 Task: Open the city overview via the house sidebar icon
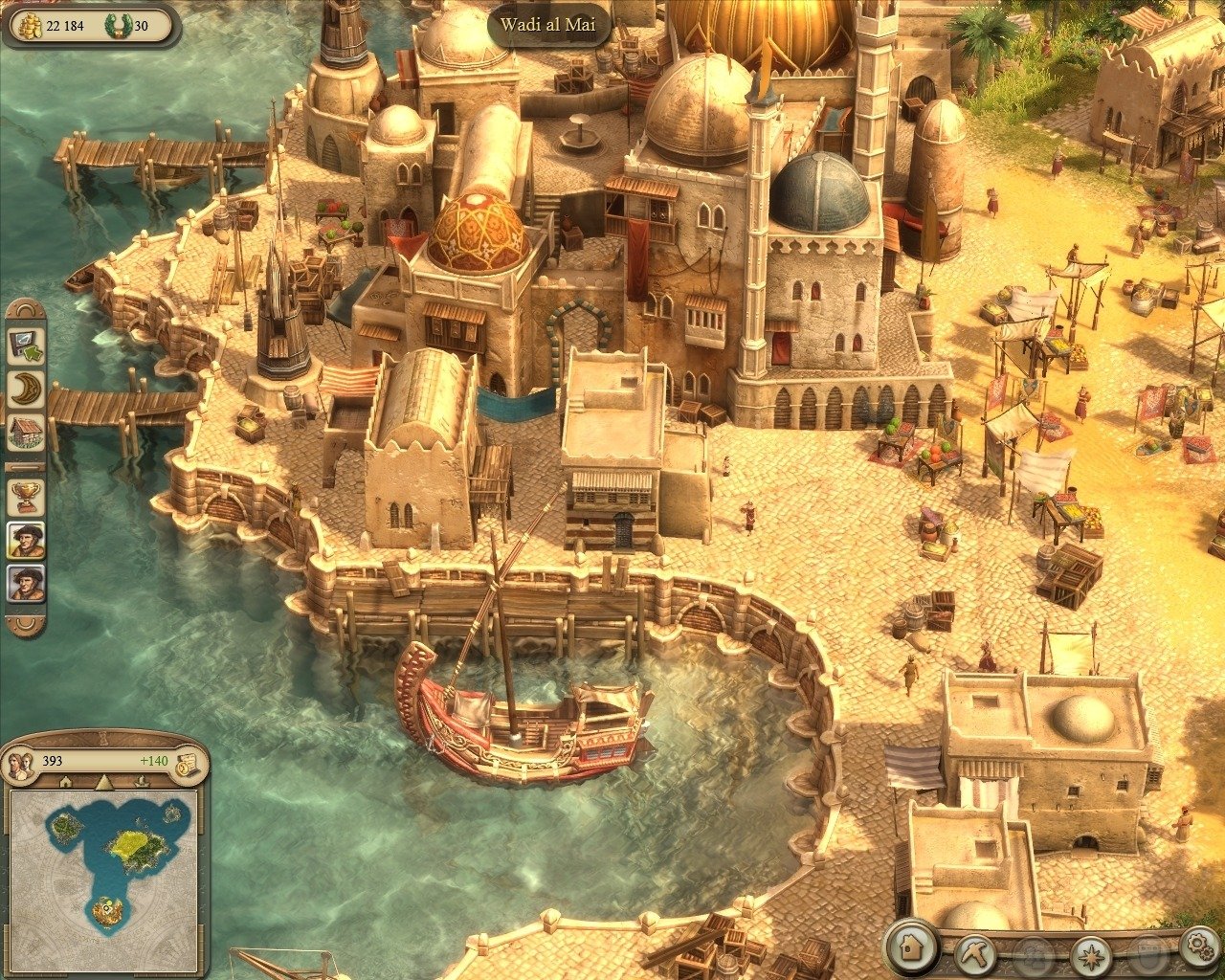coord(23,430)
